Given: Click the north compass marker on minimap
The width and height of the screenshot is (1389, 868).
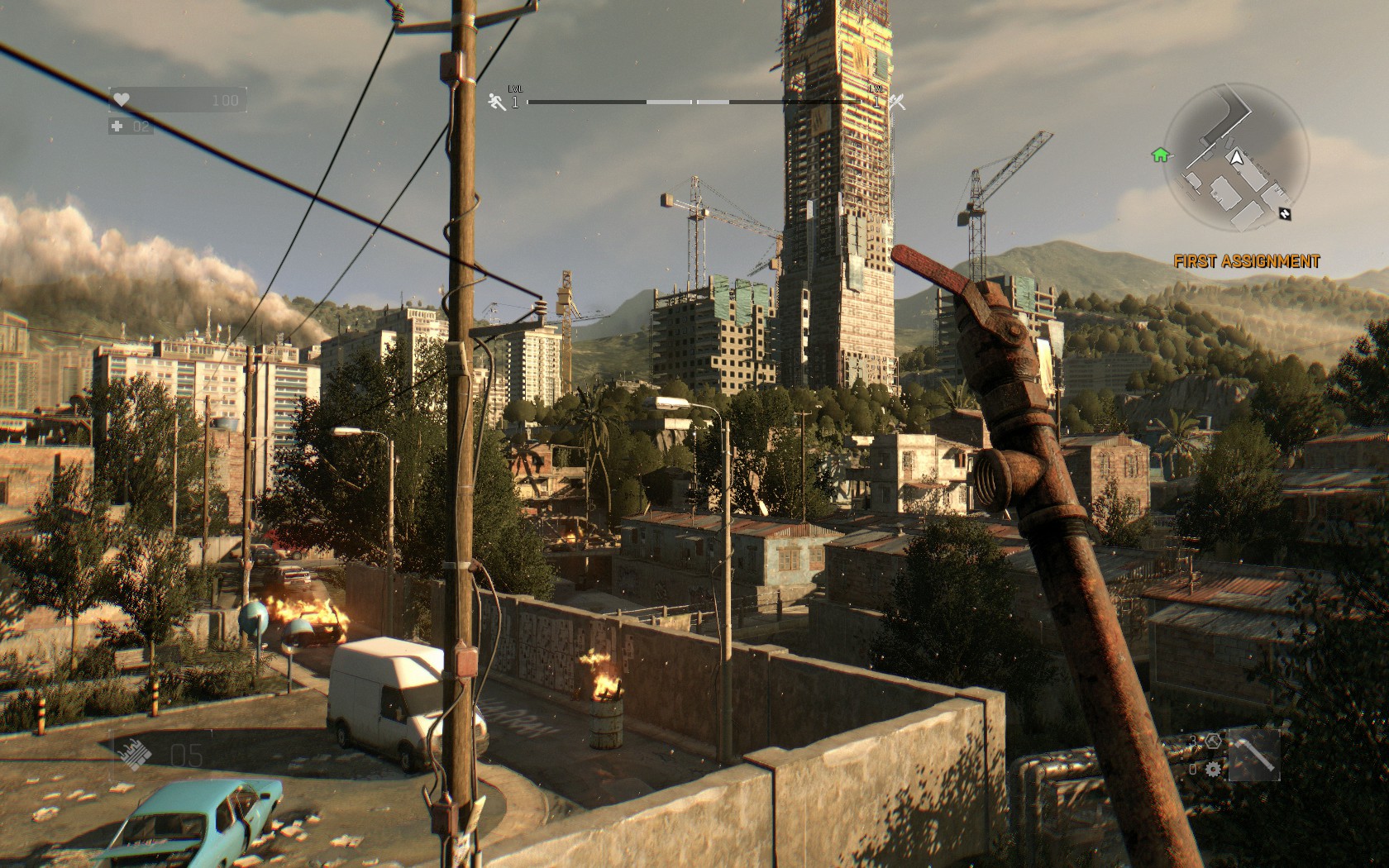Looking at the screenshot, I should point(1283,213).
